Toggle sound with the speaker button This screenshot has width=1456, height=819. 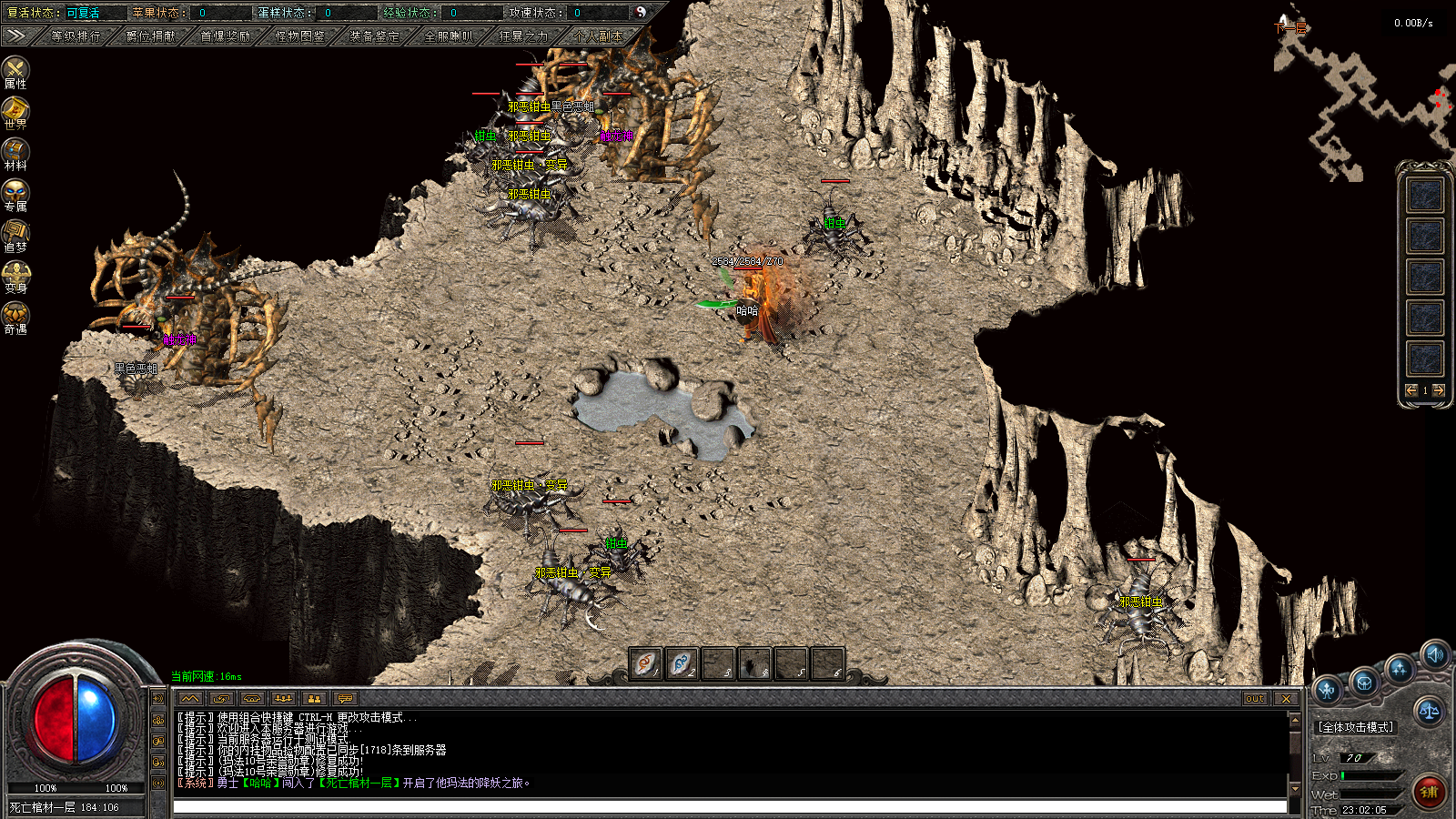pyautogui.click(x=1435, y=654)
